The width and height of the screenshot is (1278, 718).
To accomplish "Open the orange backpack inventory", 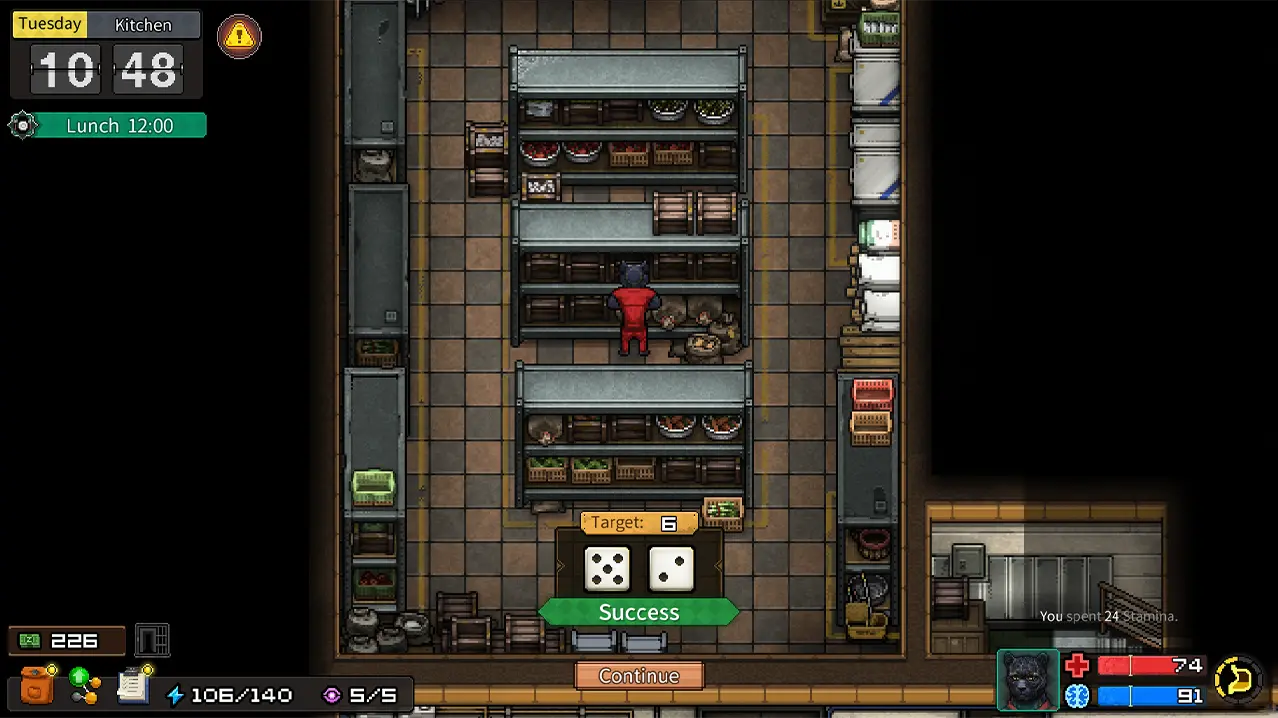I will 37,685.
